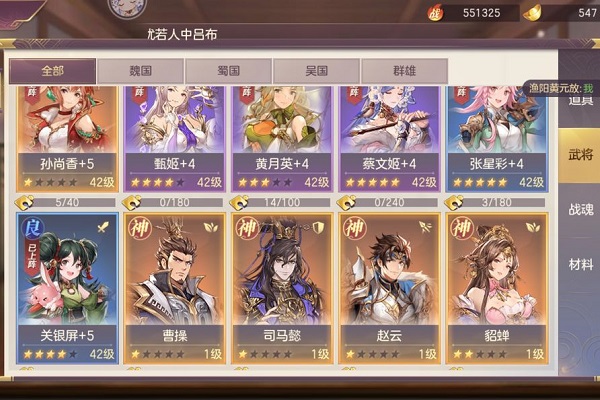Open the 貂蝉 hero card
This screenshot has height=400, width=600.
496,286
